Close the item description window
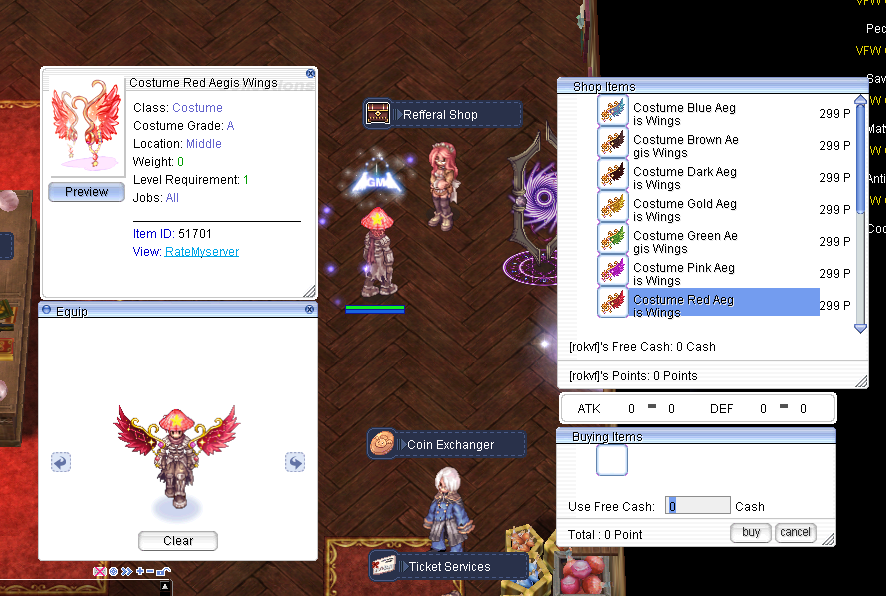This screenshot has width=886, height=596. click(310, 73)
